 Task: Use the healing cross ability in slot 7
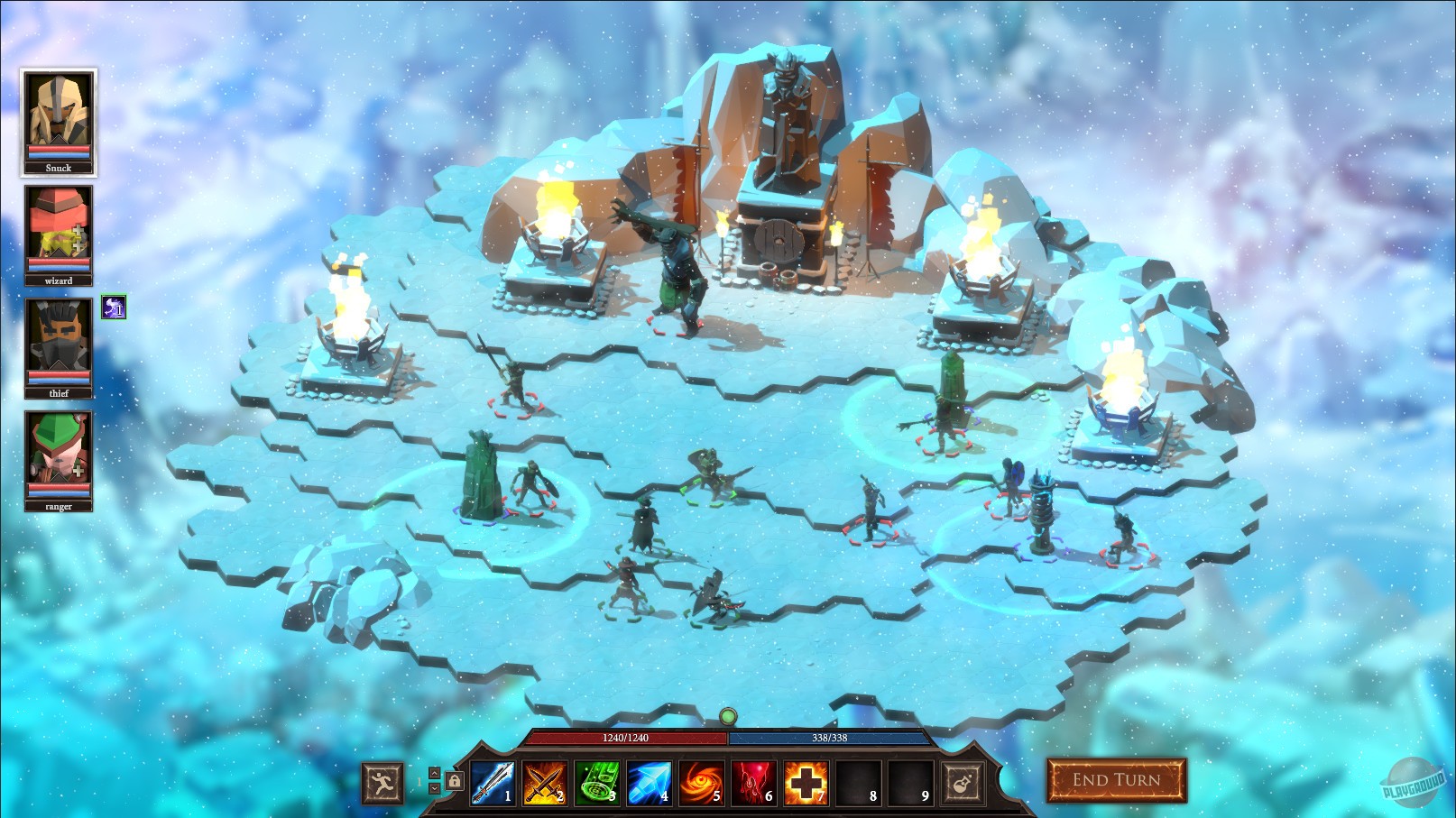pos(803,782)
